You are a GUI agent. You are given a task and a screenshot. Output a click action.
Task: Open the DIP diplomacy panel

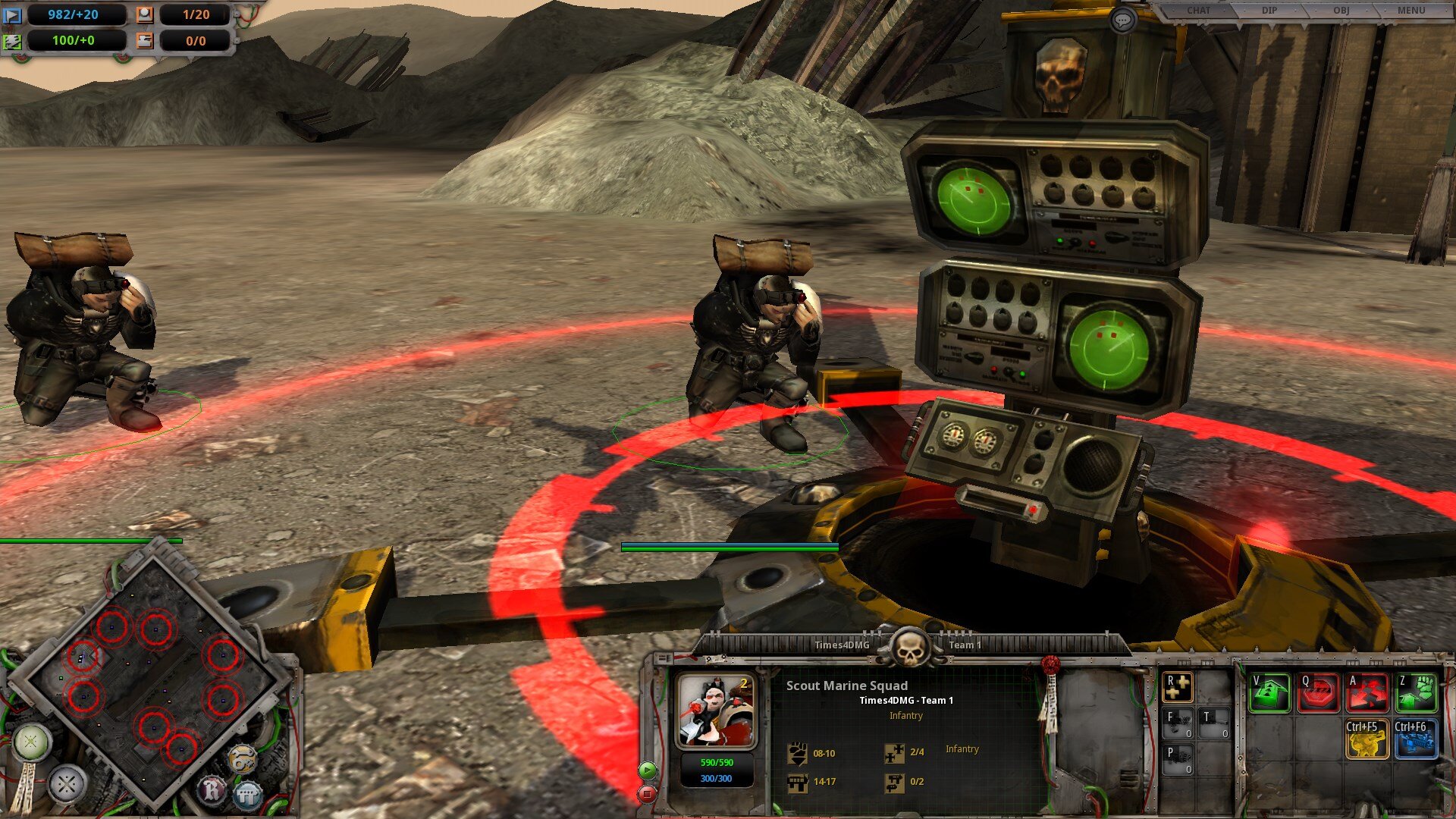click(x=1269, y=11)
